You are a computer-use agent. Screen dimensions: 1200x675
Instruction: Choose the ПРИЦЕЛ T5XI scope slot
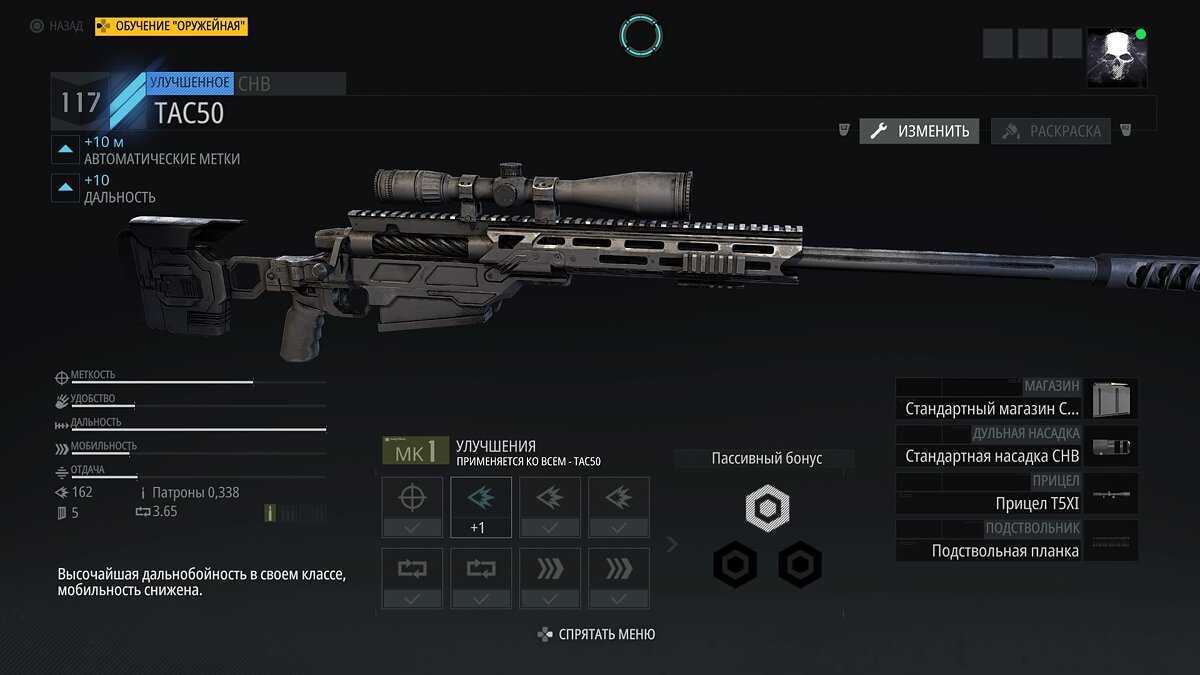coord(1016,493)
